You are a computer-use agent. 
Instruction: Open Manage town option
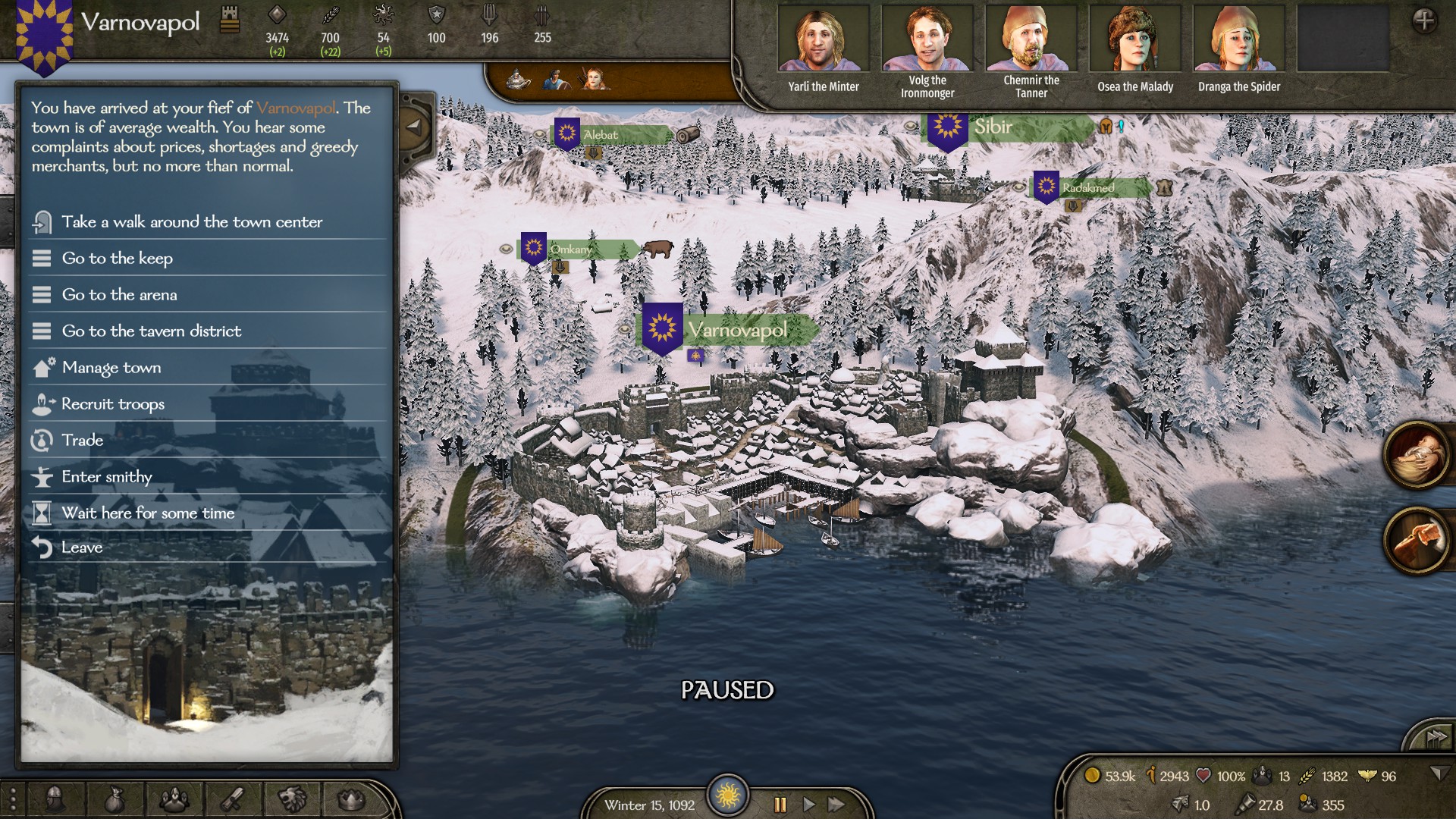point(111,368)
